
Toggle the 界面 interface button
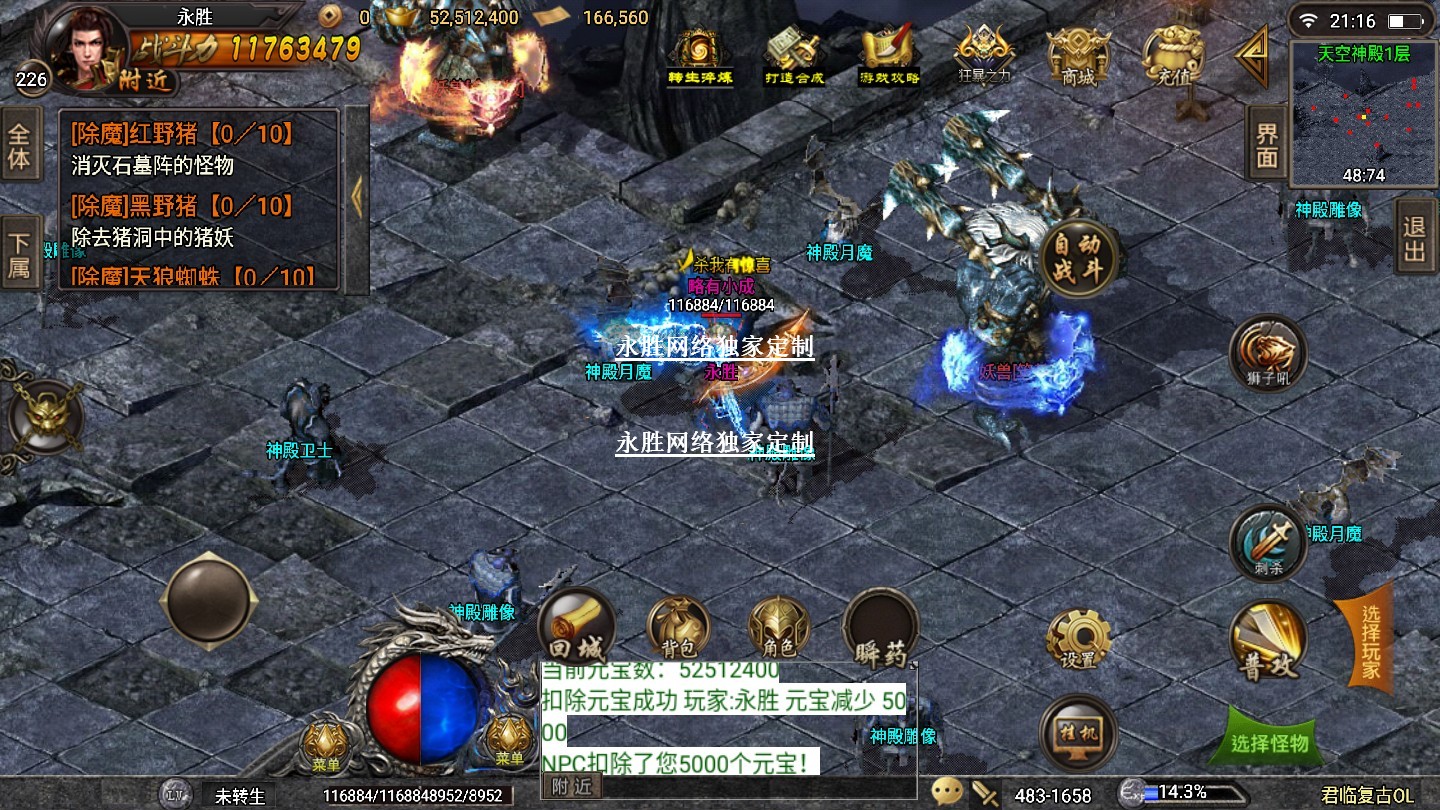click(x=1267, y=145)
